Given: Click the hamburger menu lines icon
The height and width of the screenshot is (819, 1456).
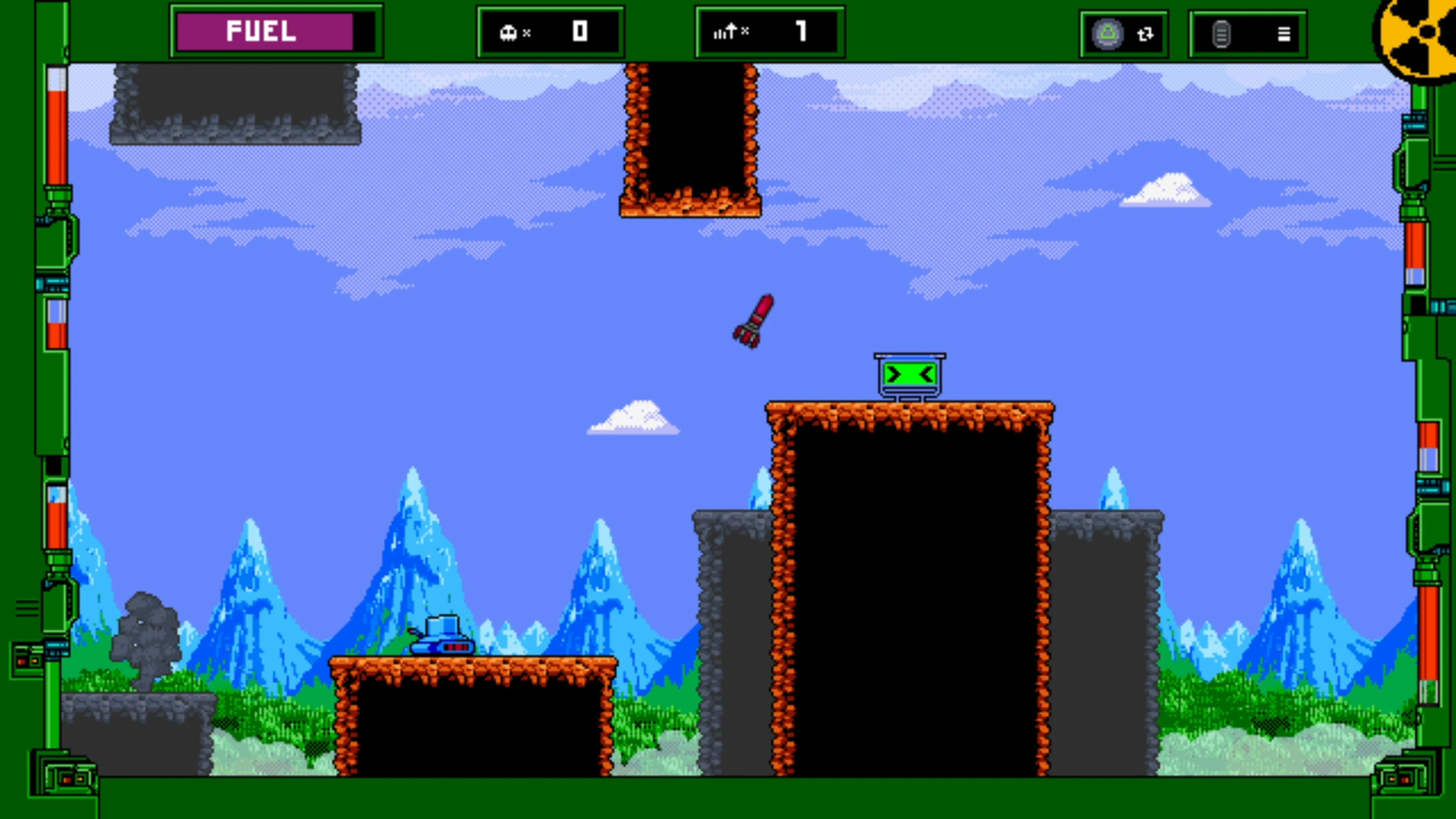Looking at the screenshot, I should [x=1283, y=34].
